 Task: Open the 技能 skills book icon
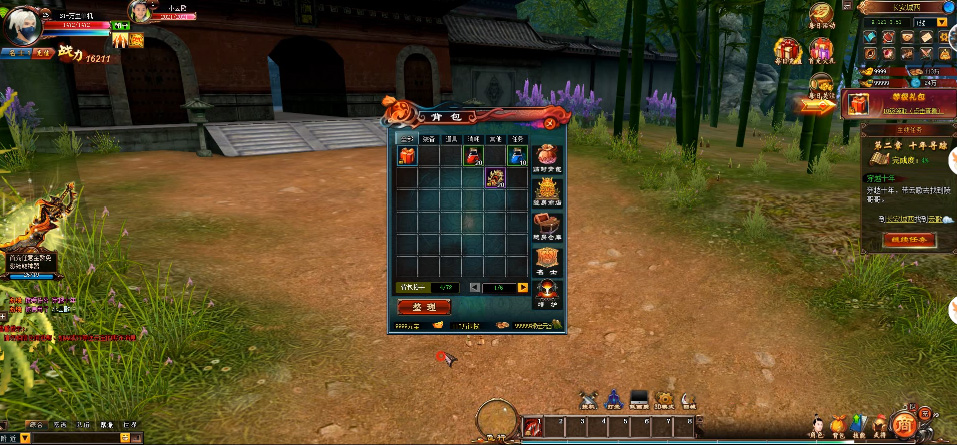(859, 424)
